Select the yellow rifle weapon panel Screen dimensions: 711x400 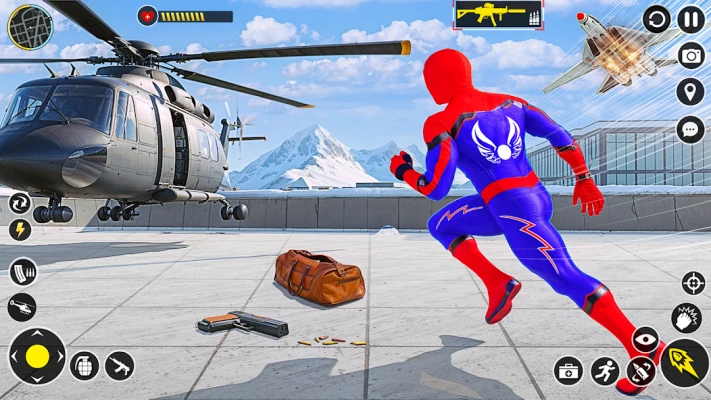(x=499, y=15)
